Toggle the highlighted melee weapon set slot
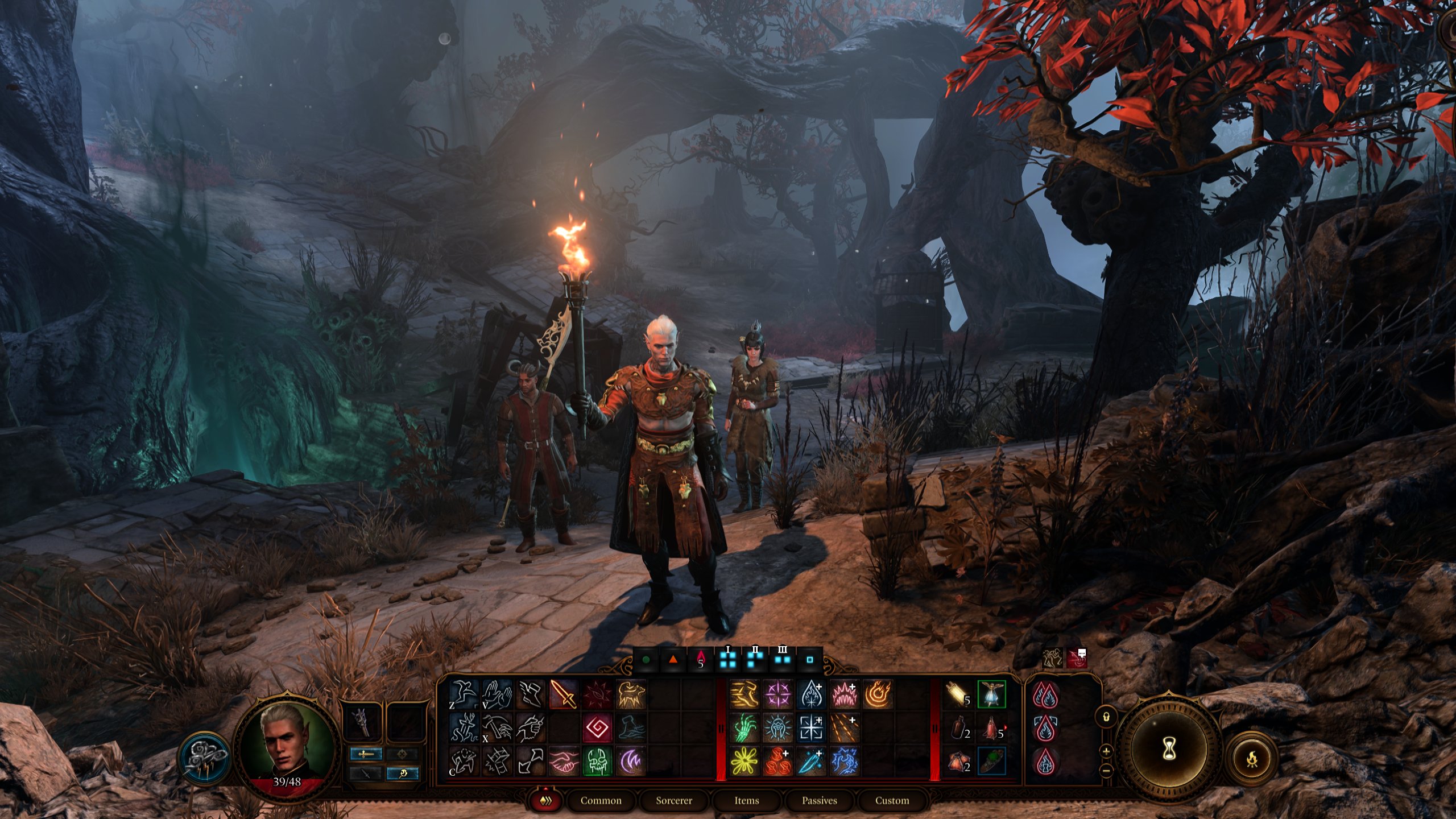 [x=367, y=755]
